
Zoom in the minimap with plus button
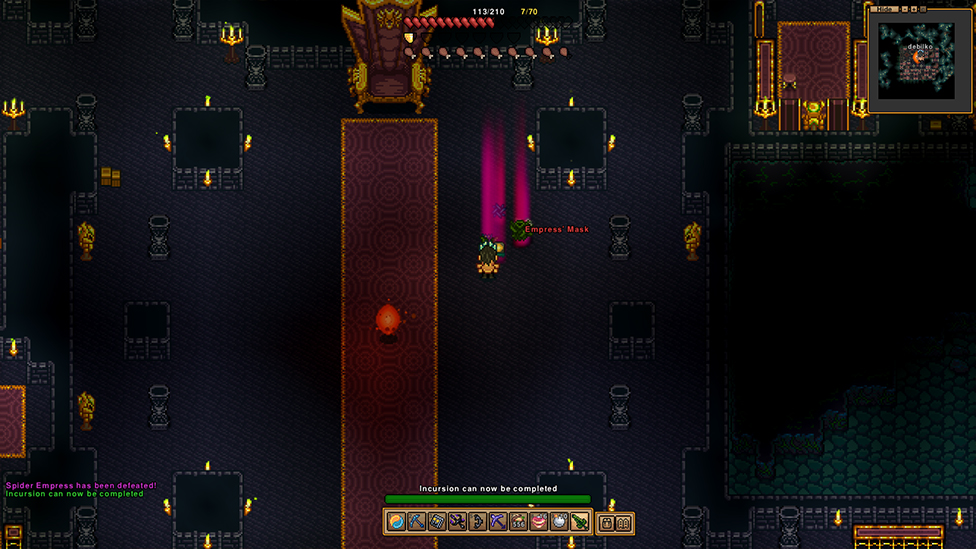(916, 9)
